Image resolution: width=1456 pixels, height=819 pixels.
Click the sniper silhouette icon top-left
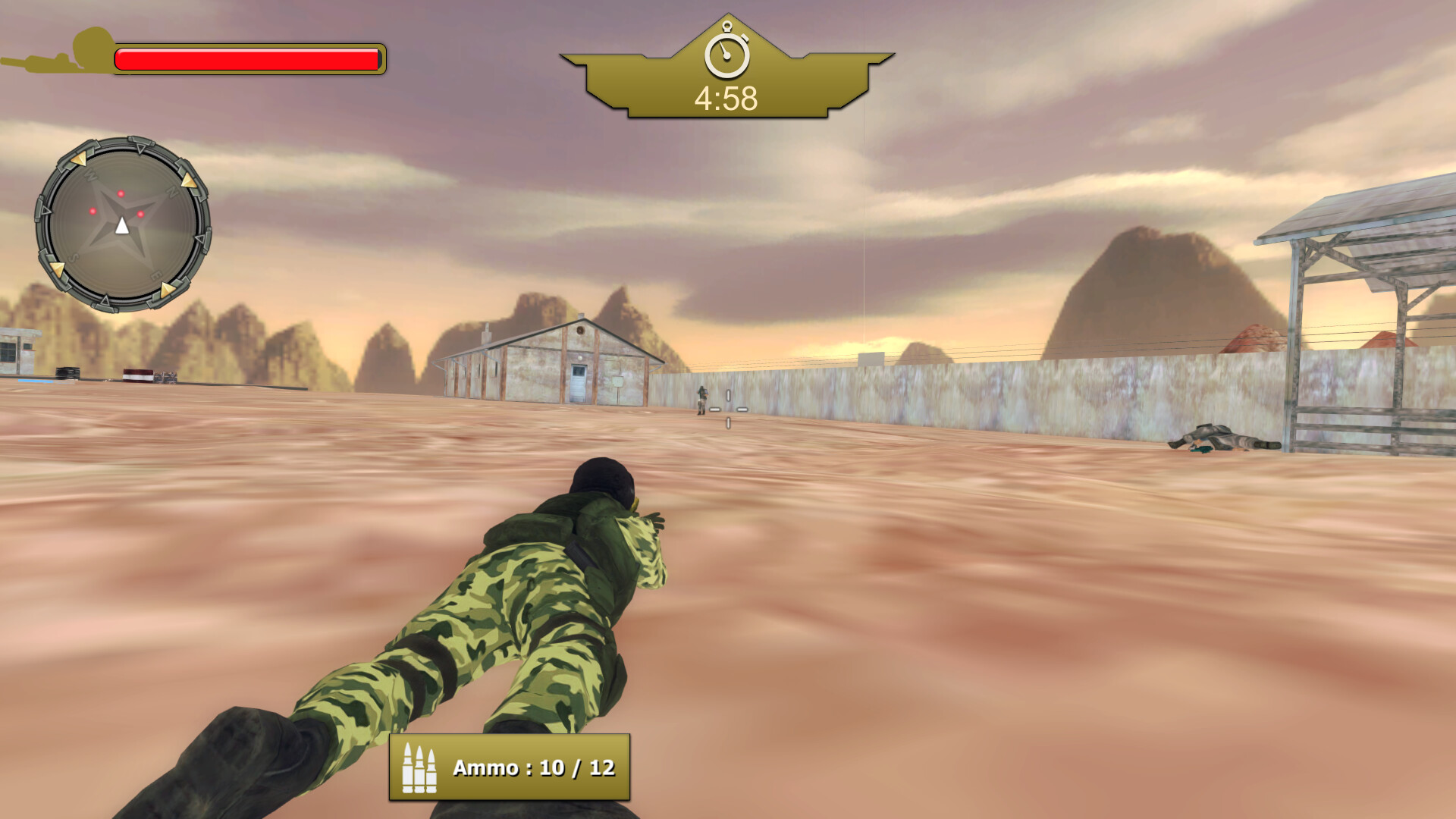click(x=57, y=53)
